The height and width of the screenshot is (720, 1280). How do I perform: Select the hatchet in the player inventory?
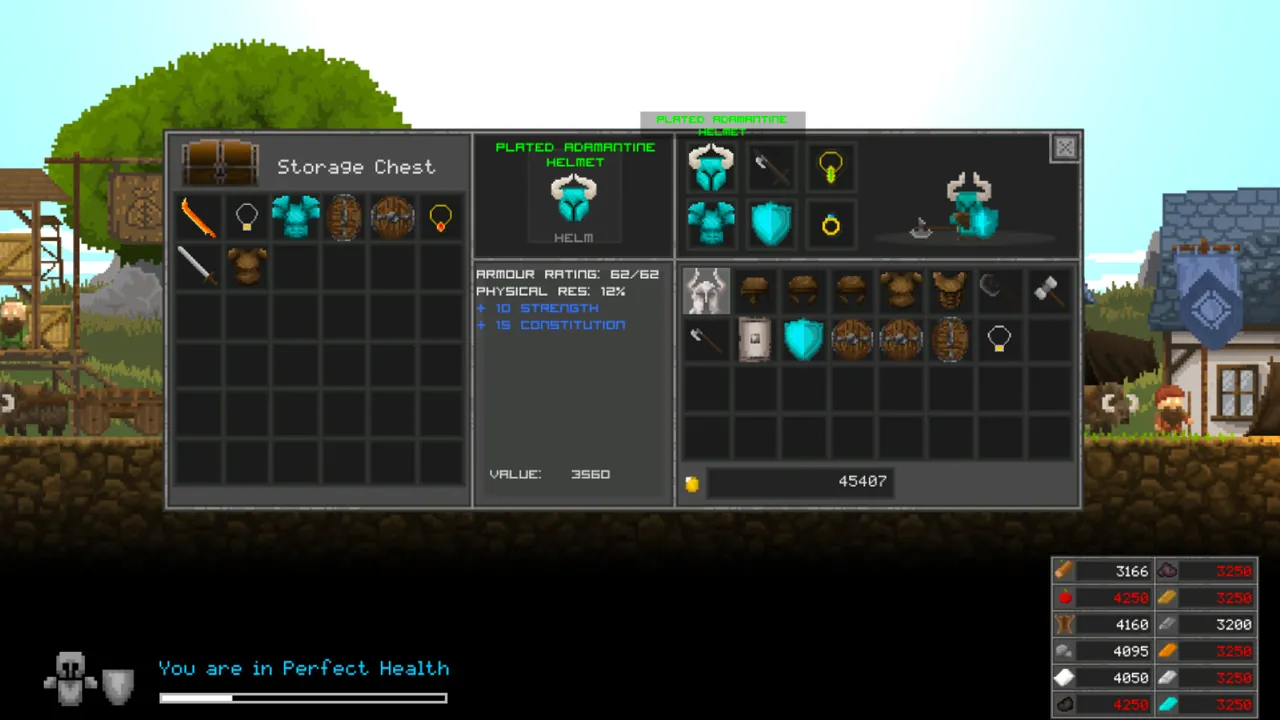point(706,339)
